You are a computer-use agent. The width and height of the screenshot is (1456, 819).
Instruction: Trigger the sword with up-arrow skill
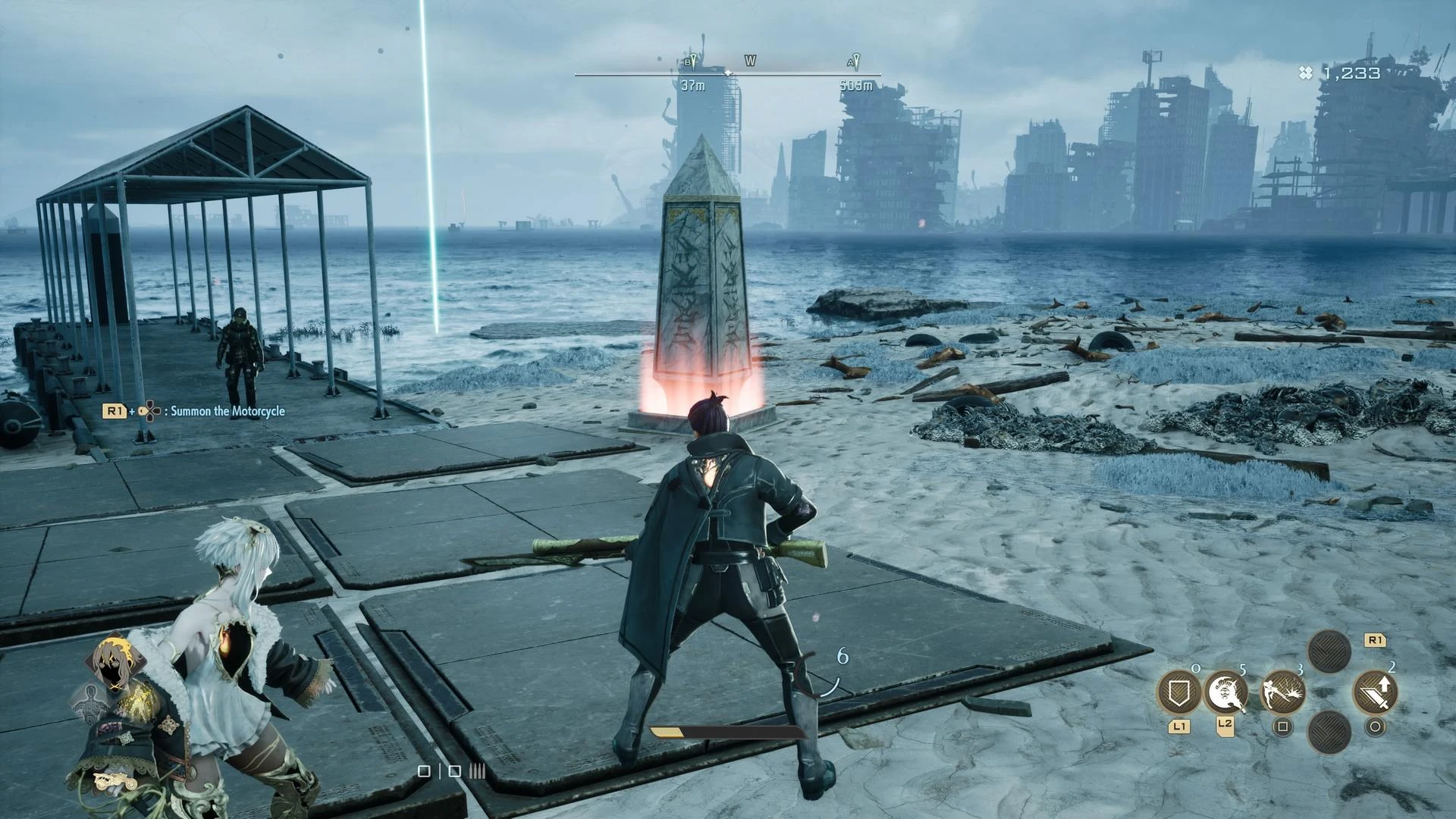[1375, 692]
